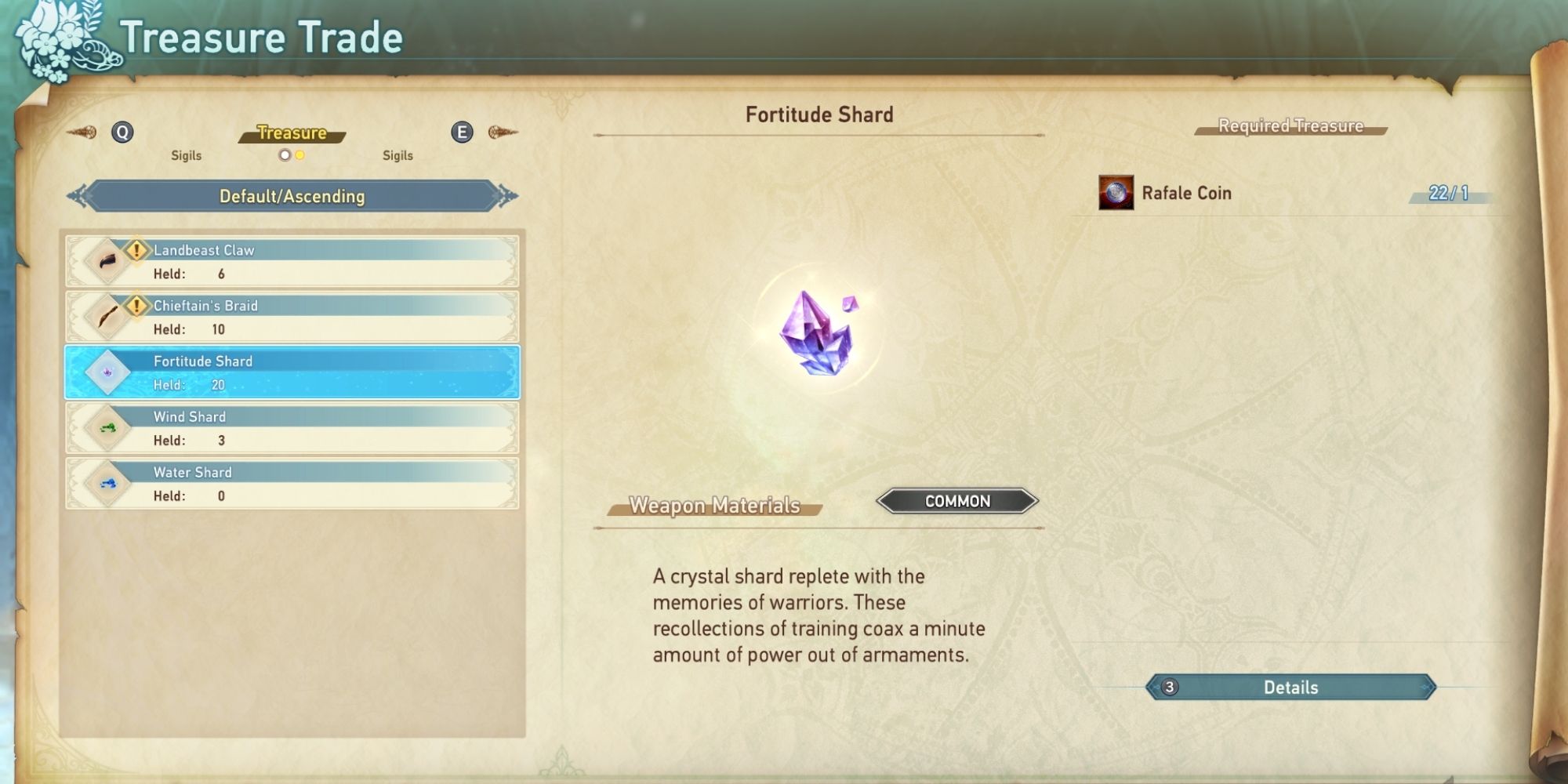Click the Fortitude Shard crystal icon in the list
Viewport: 1568px width, 784px height.
click(107, 371)
